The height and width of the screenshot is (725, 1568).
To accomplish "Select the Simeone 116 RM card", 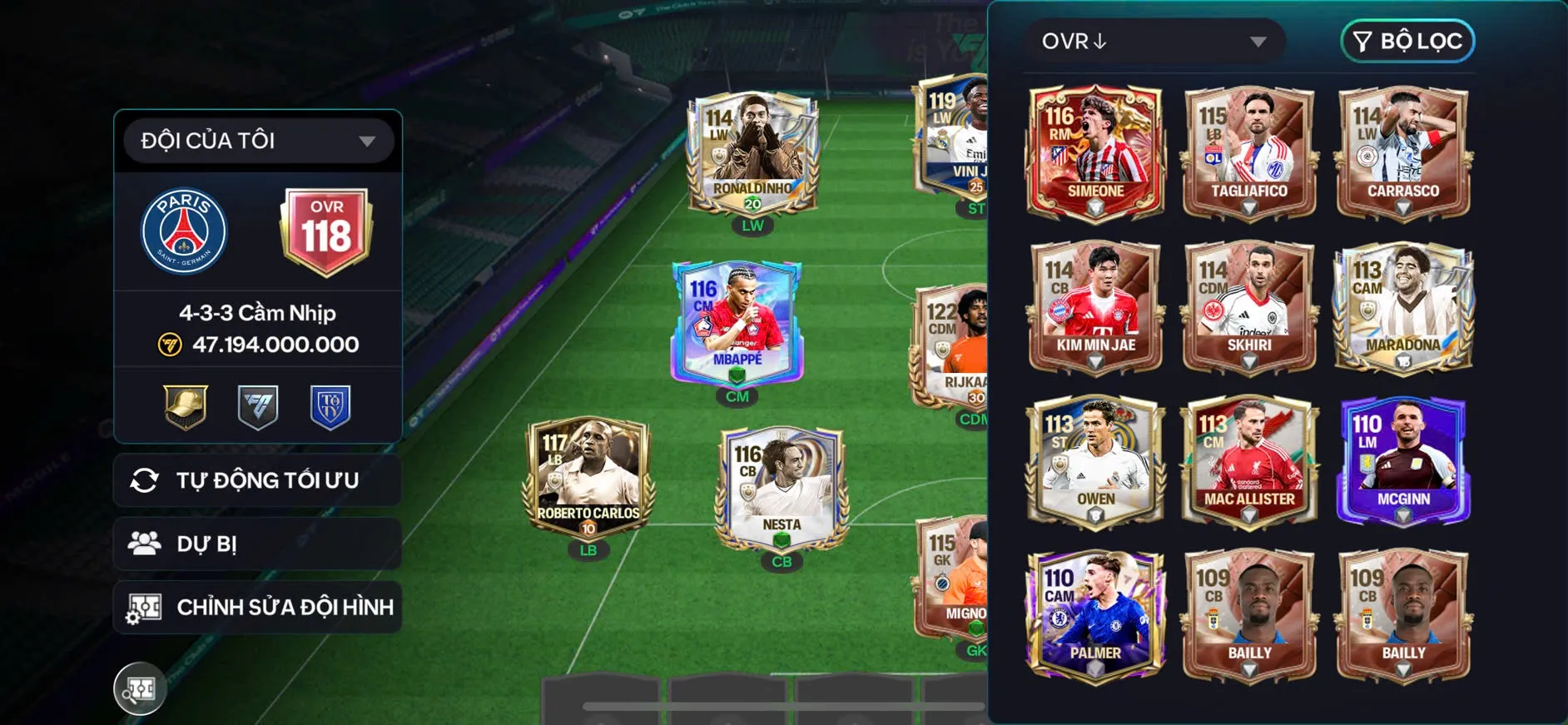I will point(1095,152).
